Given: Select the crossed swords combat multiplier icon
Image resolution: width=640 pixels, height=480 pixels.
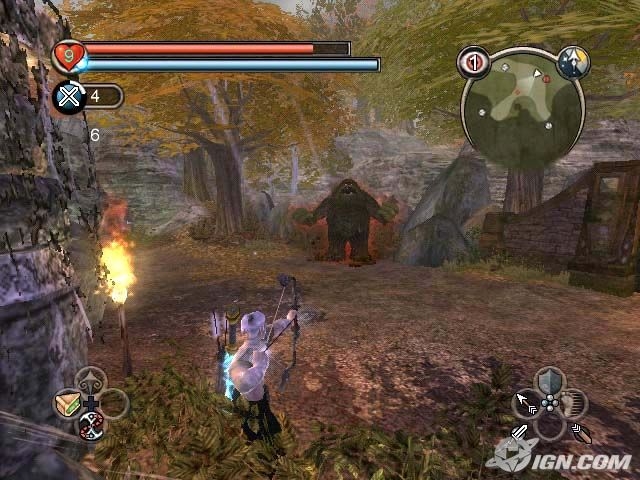Looking at the screenshot, I should pos(69,97).
